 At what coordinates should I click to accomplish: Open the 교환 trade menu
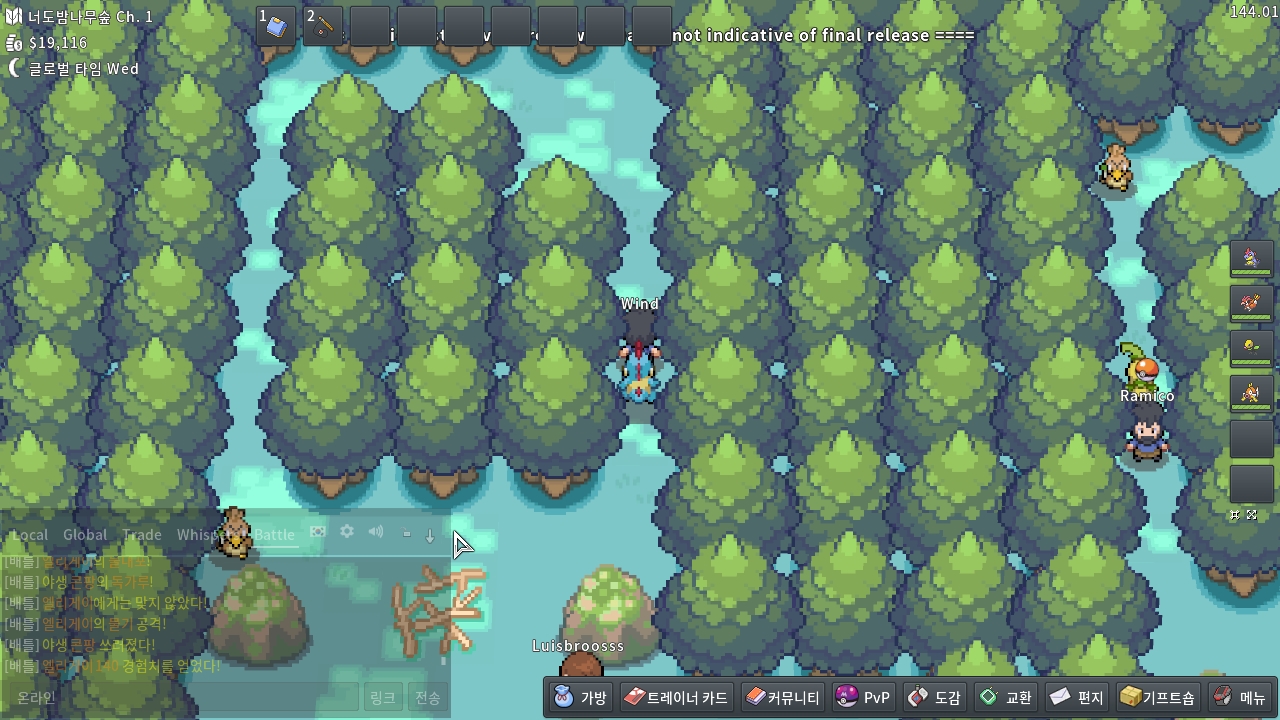(x=1005, y=697)
